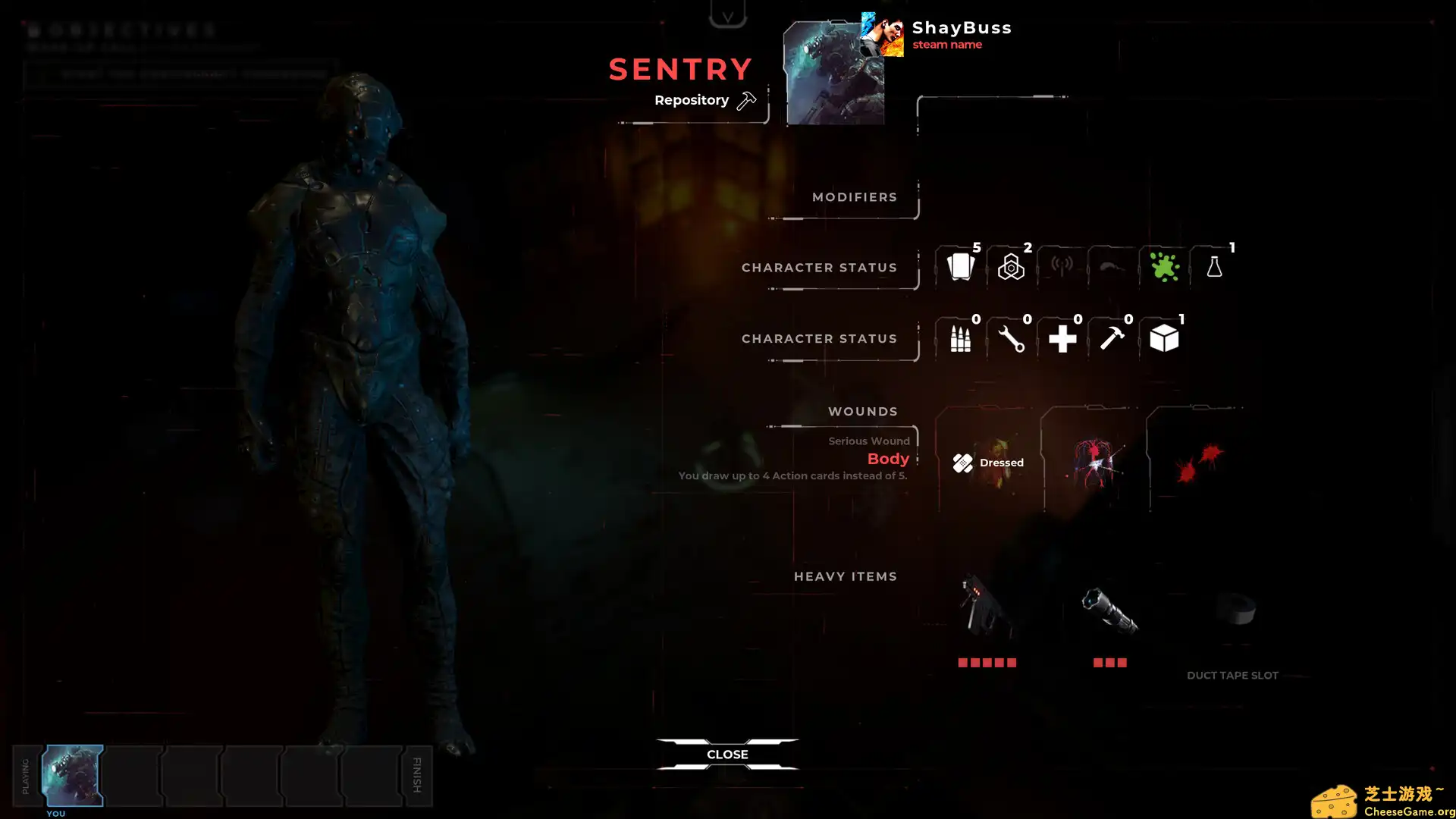The image size is (1456, 819).
Task: Inspect the Dressed body wound card
Action: click(987, 462)
